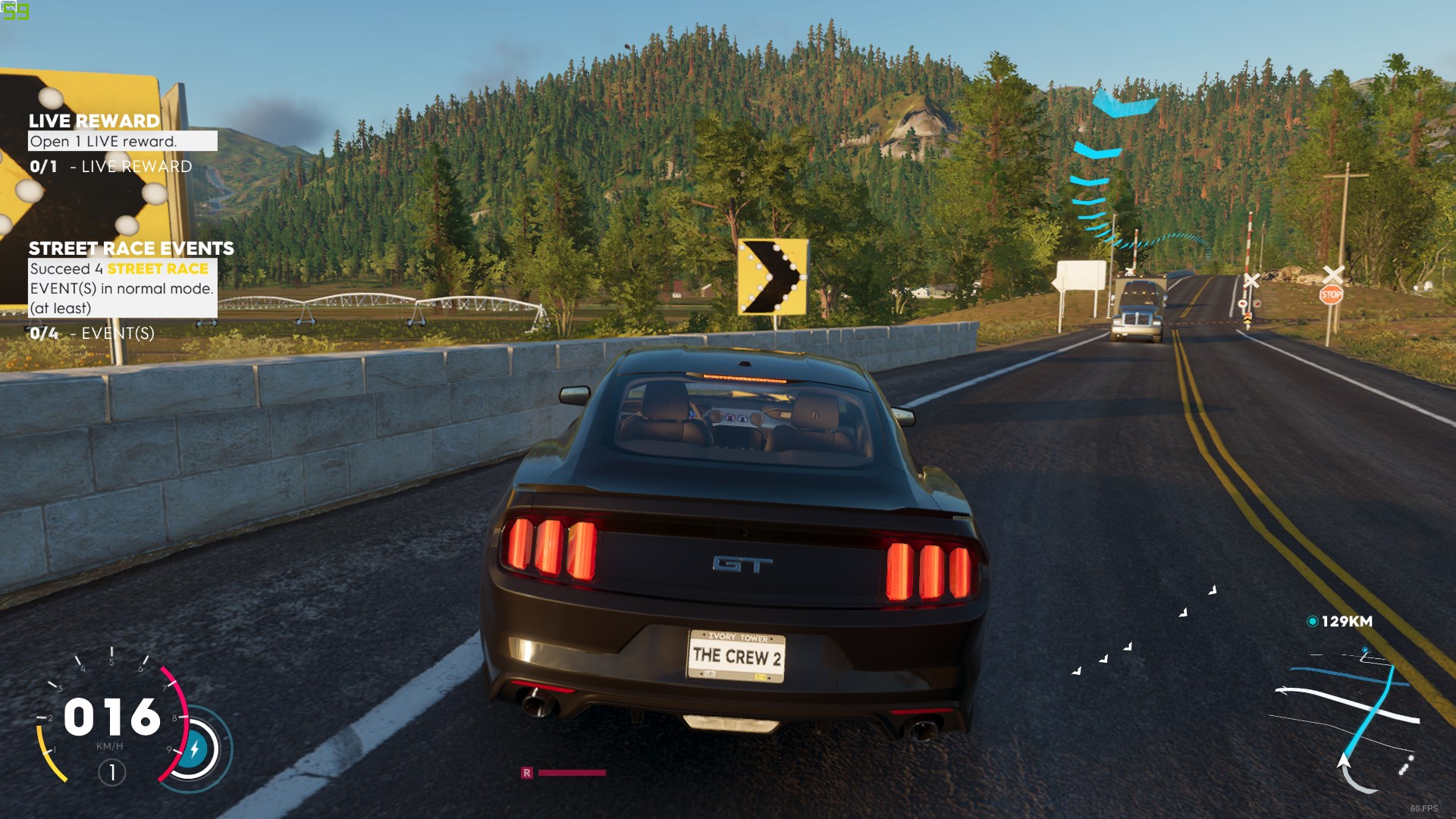Select the Street Race Events objective

pyautogui.click(x=130, y=249)
